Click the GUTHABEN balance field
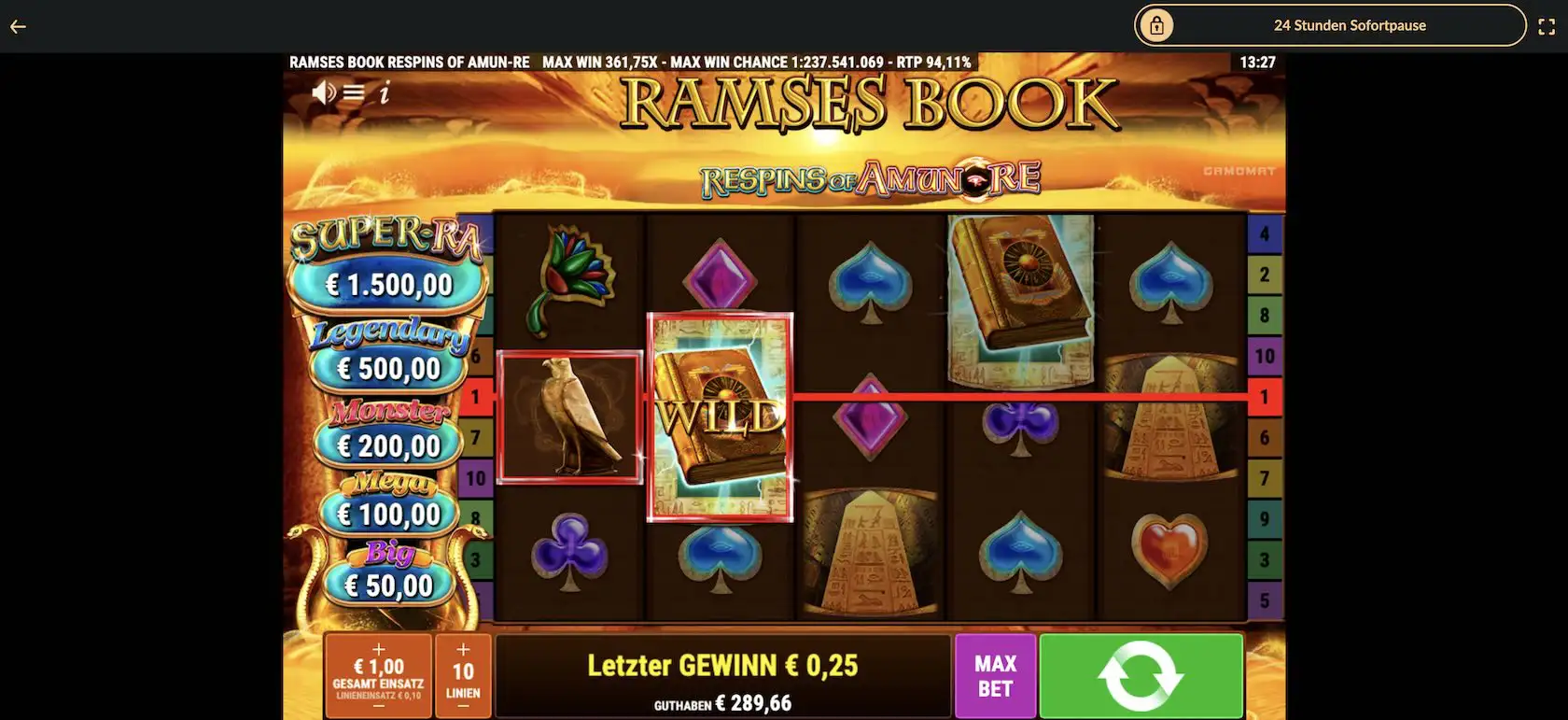 click(723, 702)
